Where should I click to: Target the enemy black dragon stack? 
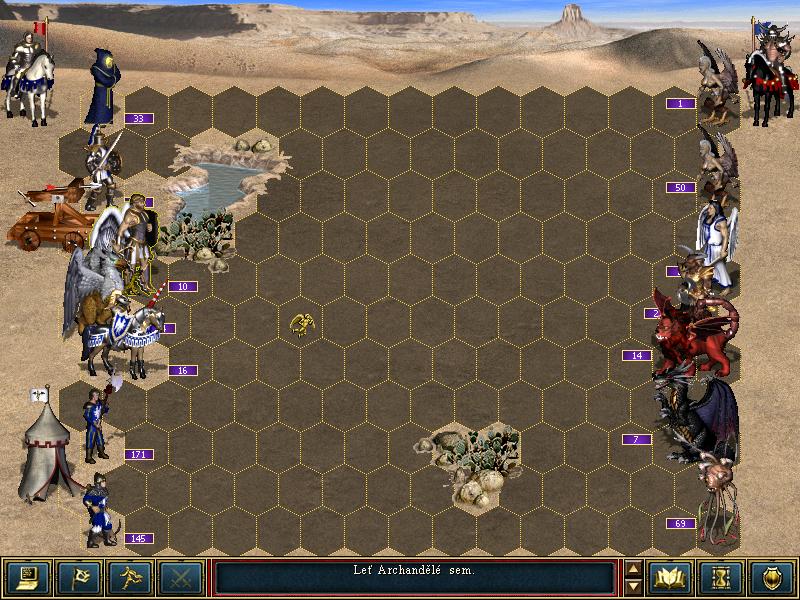point(700,415)
